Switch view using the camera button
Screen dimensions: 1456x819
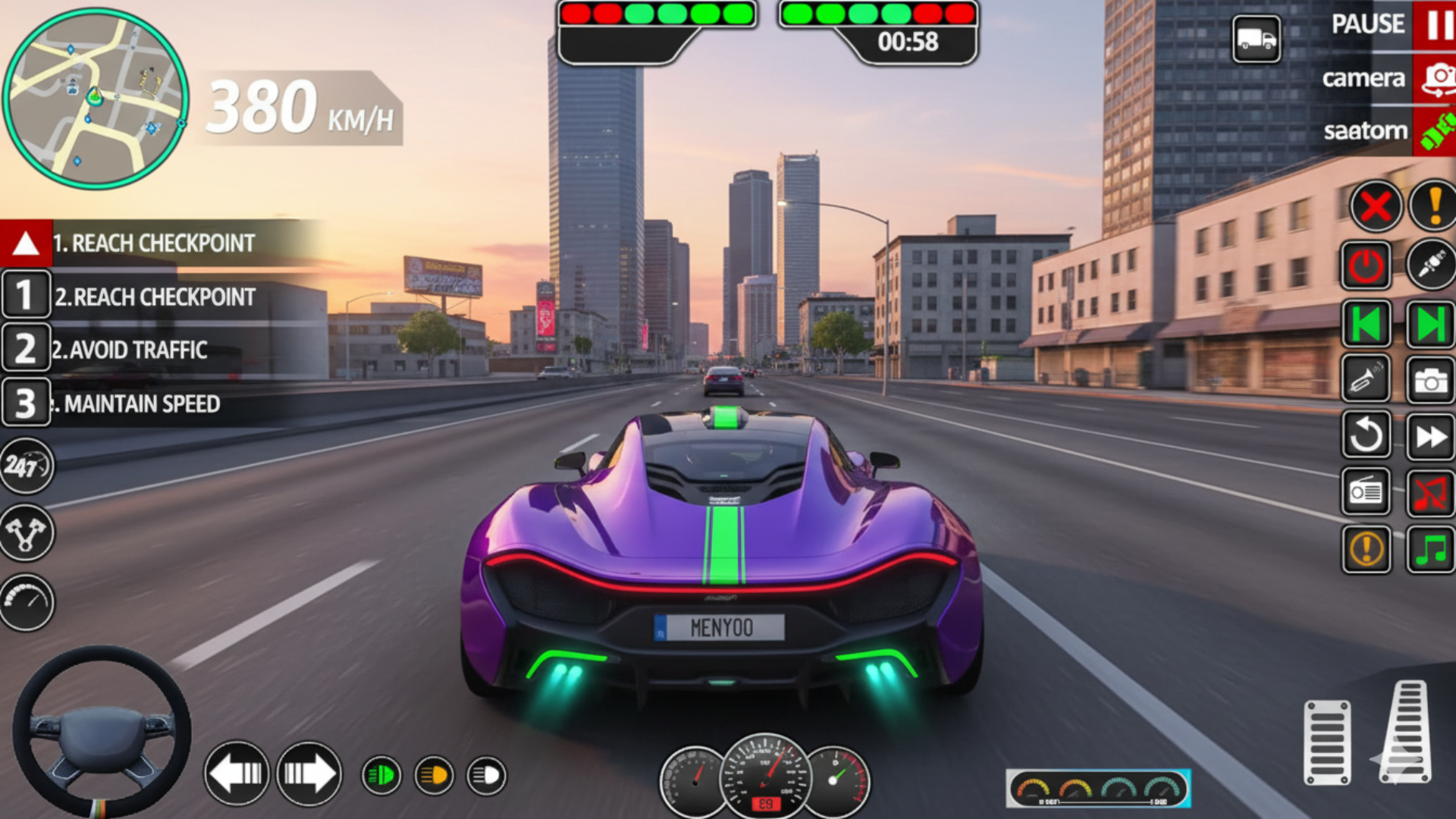[1434, 78]
